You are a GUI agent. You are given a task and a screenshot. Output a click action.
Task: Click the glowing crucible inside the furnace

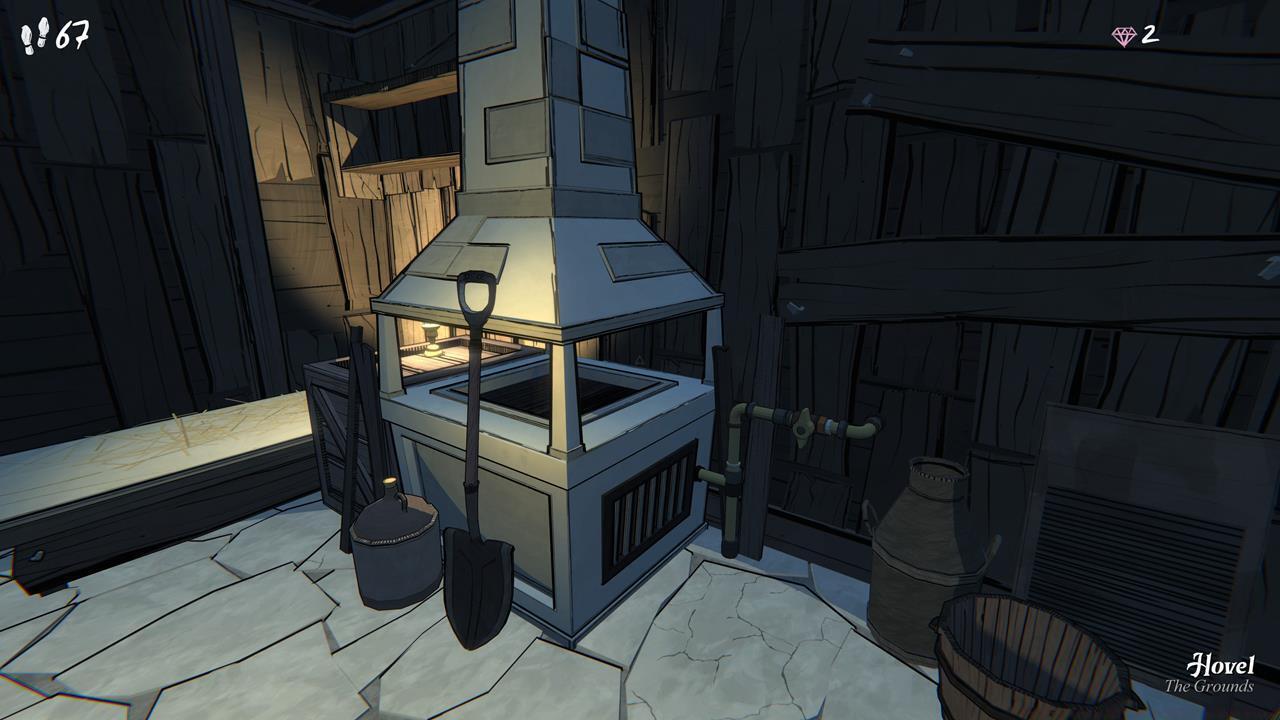(x=430, y=340)
